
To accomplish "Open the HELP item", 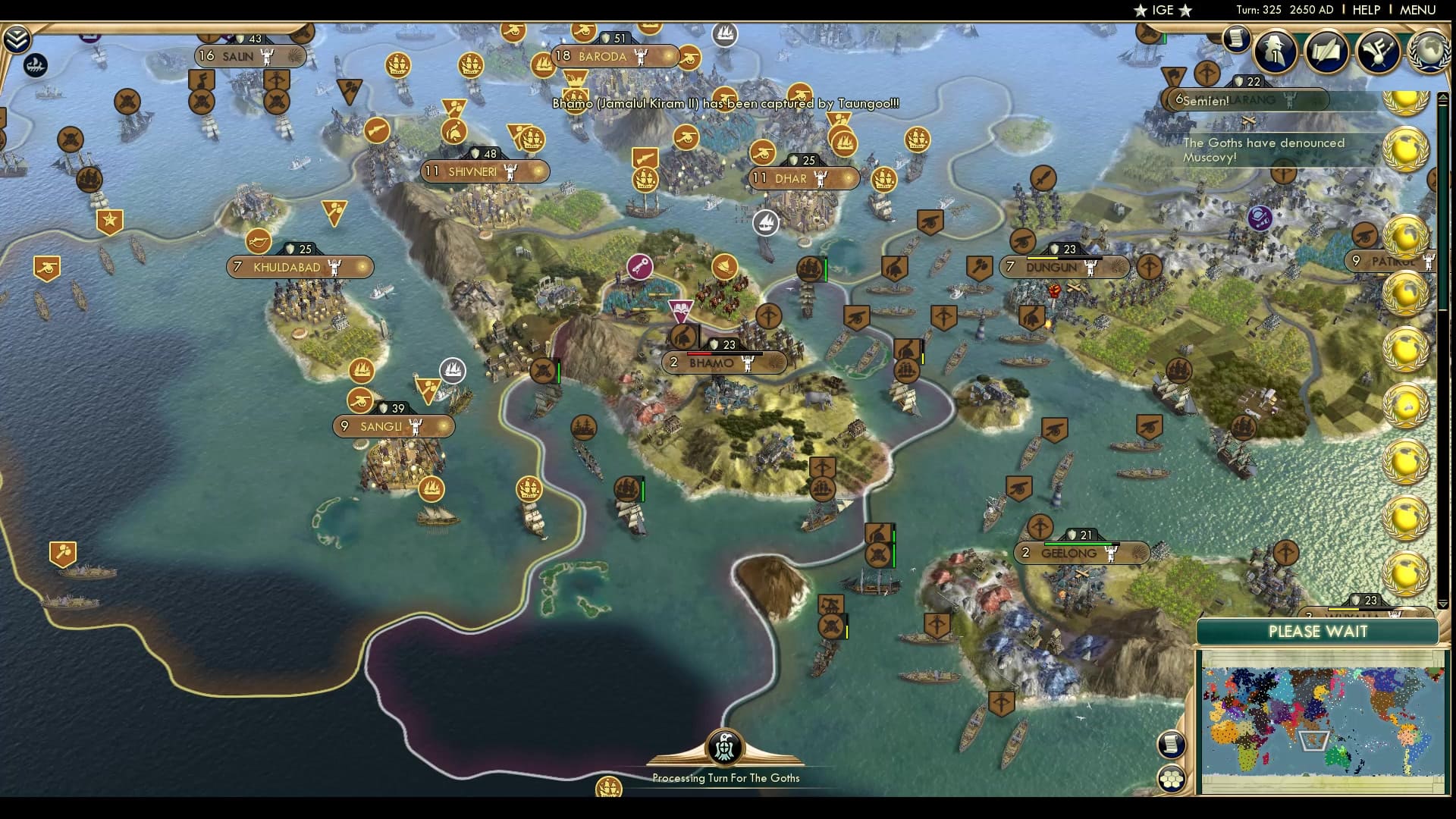I will pyautogui.click(x=1365, y=10).
